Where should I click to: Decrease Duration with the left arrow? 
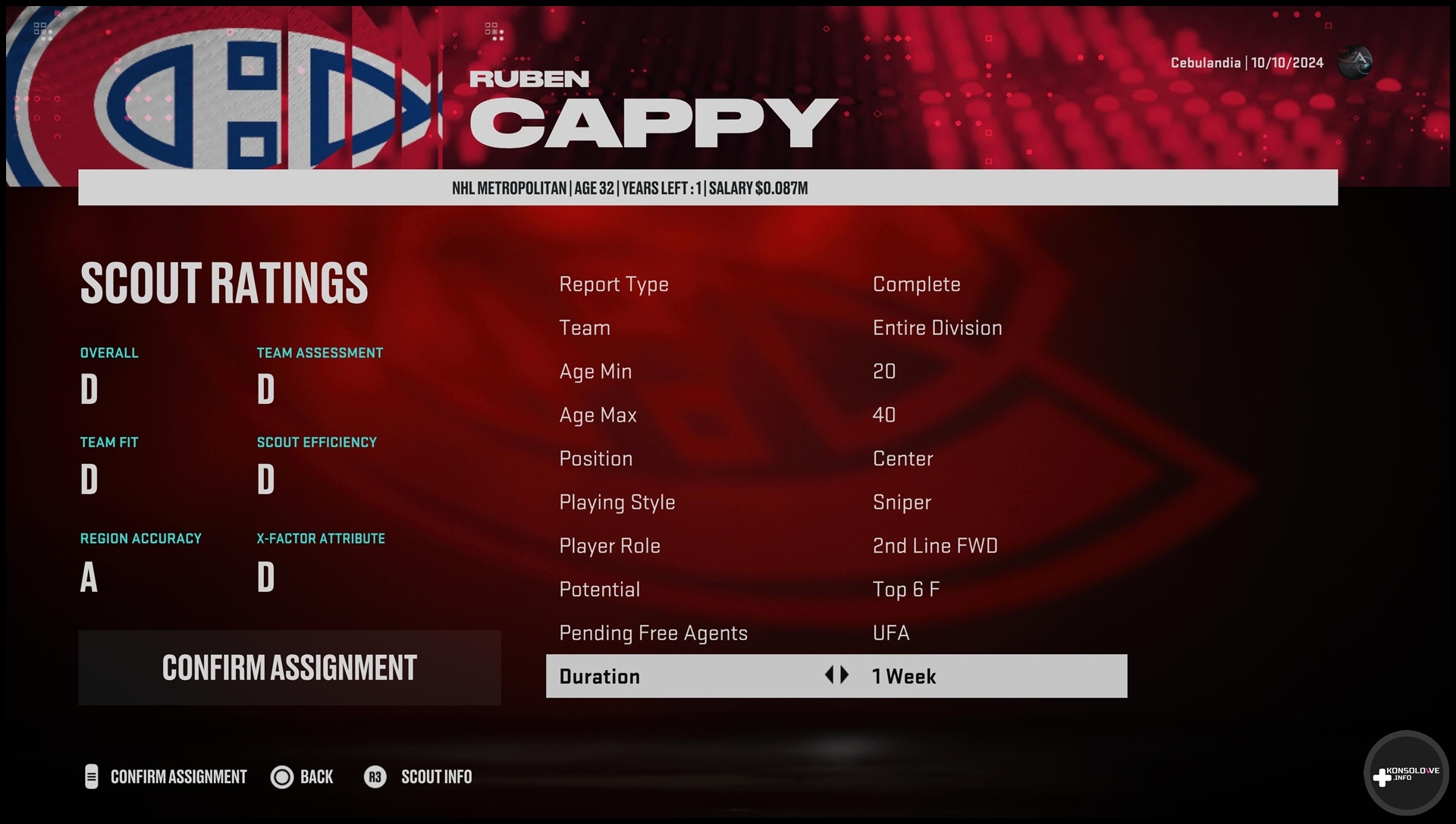point(829,675)
